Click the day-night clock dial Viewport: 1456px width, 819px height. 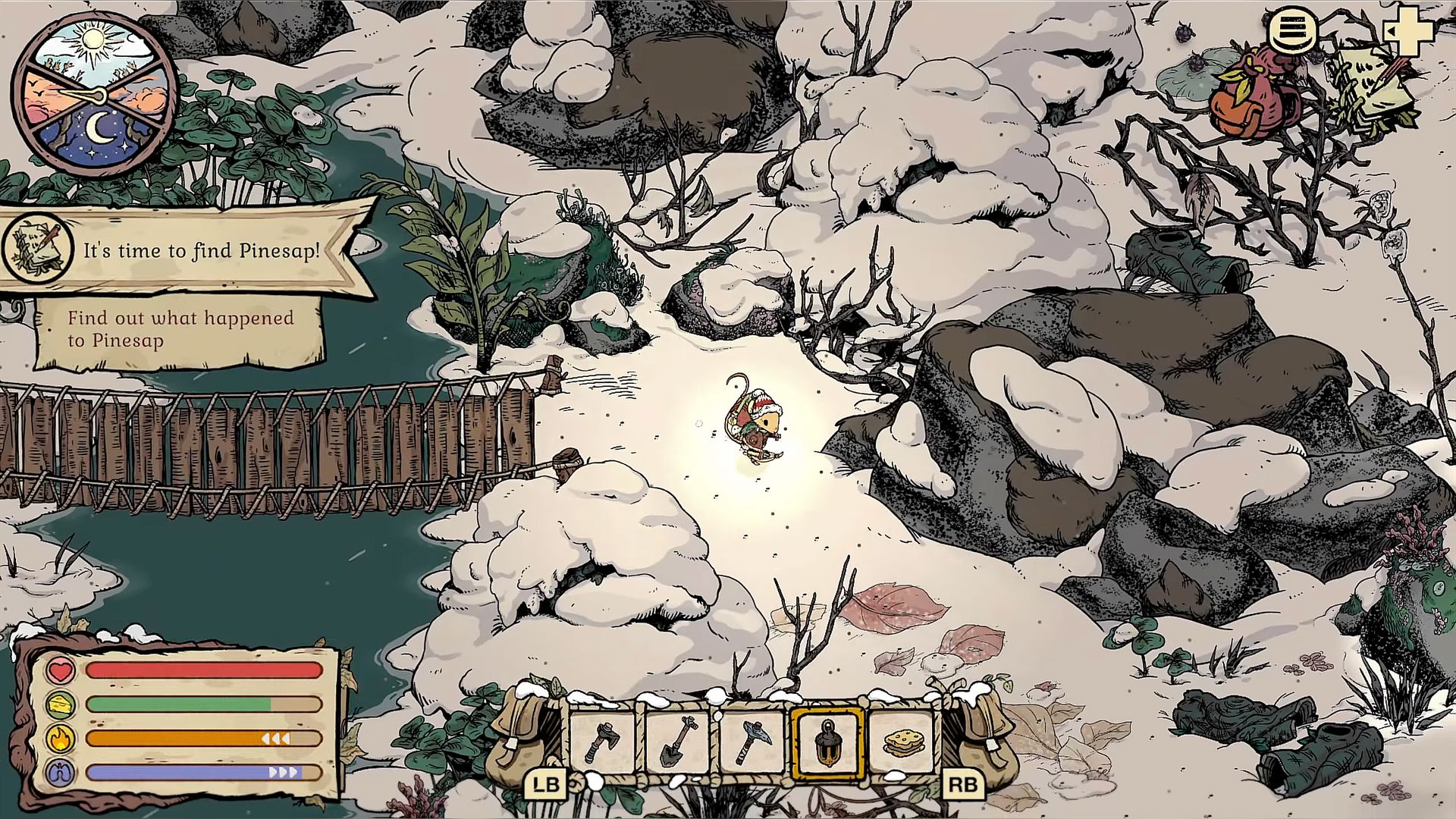pyautogui.click(x=94, y=94)
